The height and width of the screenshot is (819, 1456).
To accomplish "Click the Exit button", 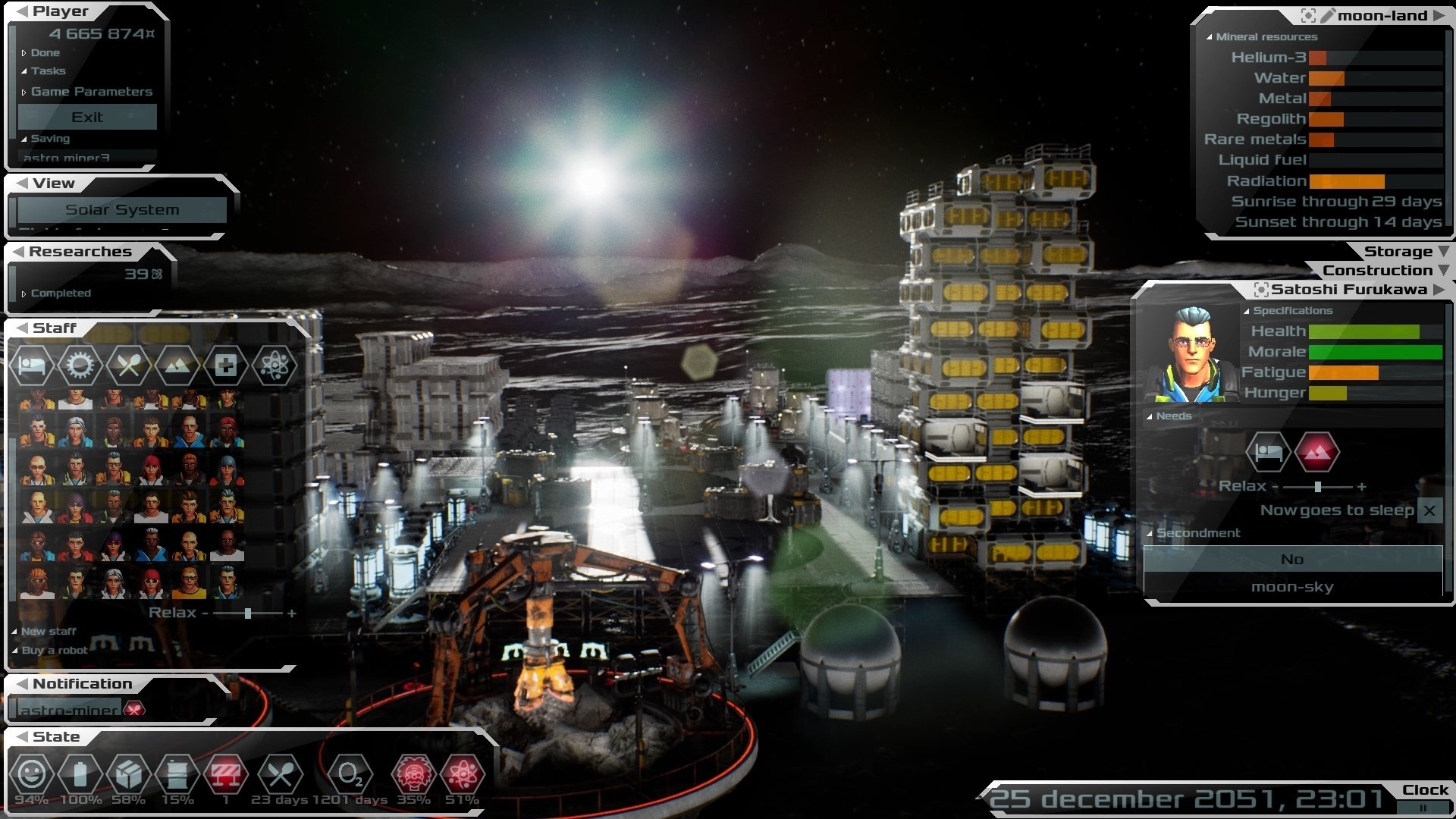I will (87, 118).
